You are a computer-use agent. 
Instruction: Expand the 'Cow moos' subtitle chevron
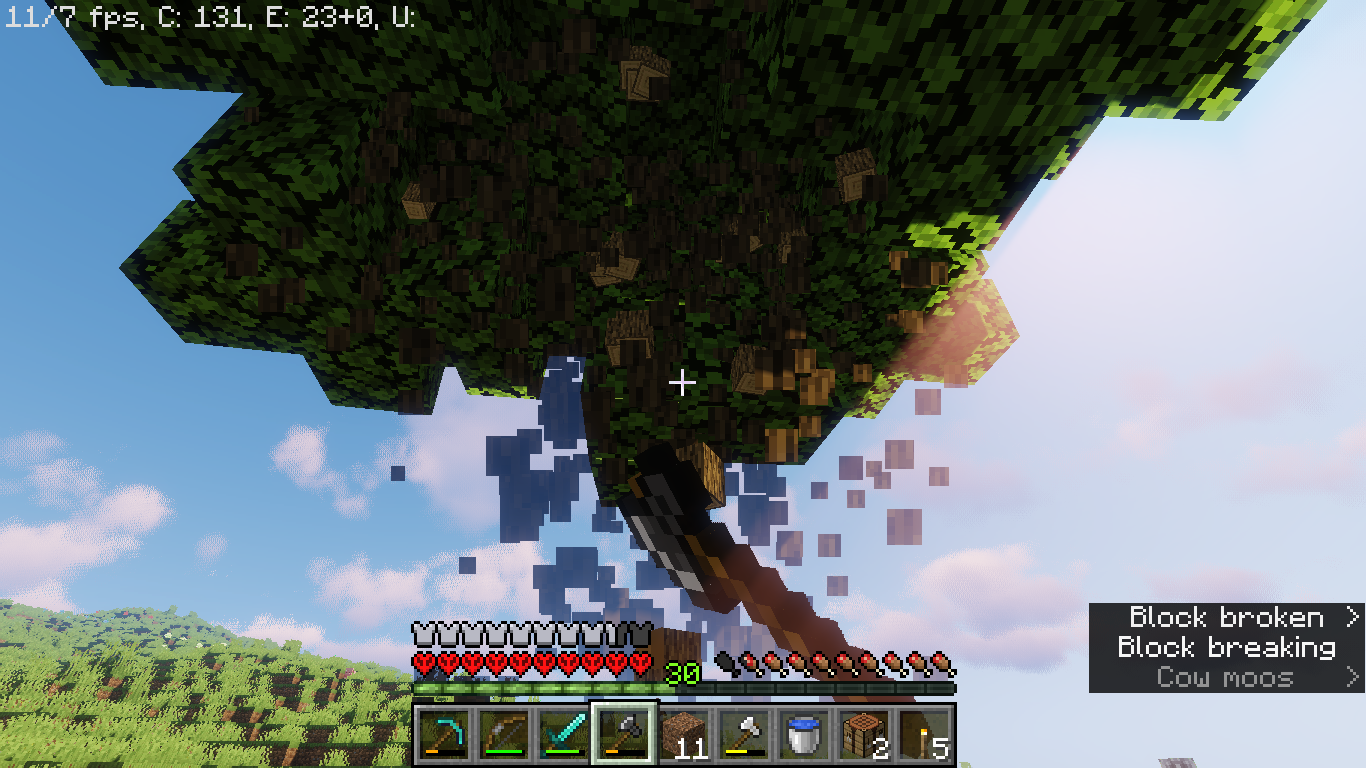pos(1352,676)
